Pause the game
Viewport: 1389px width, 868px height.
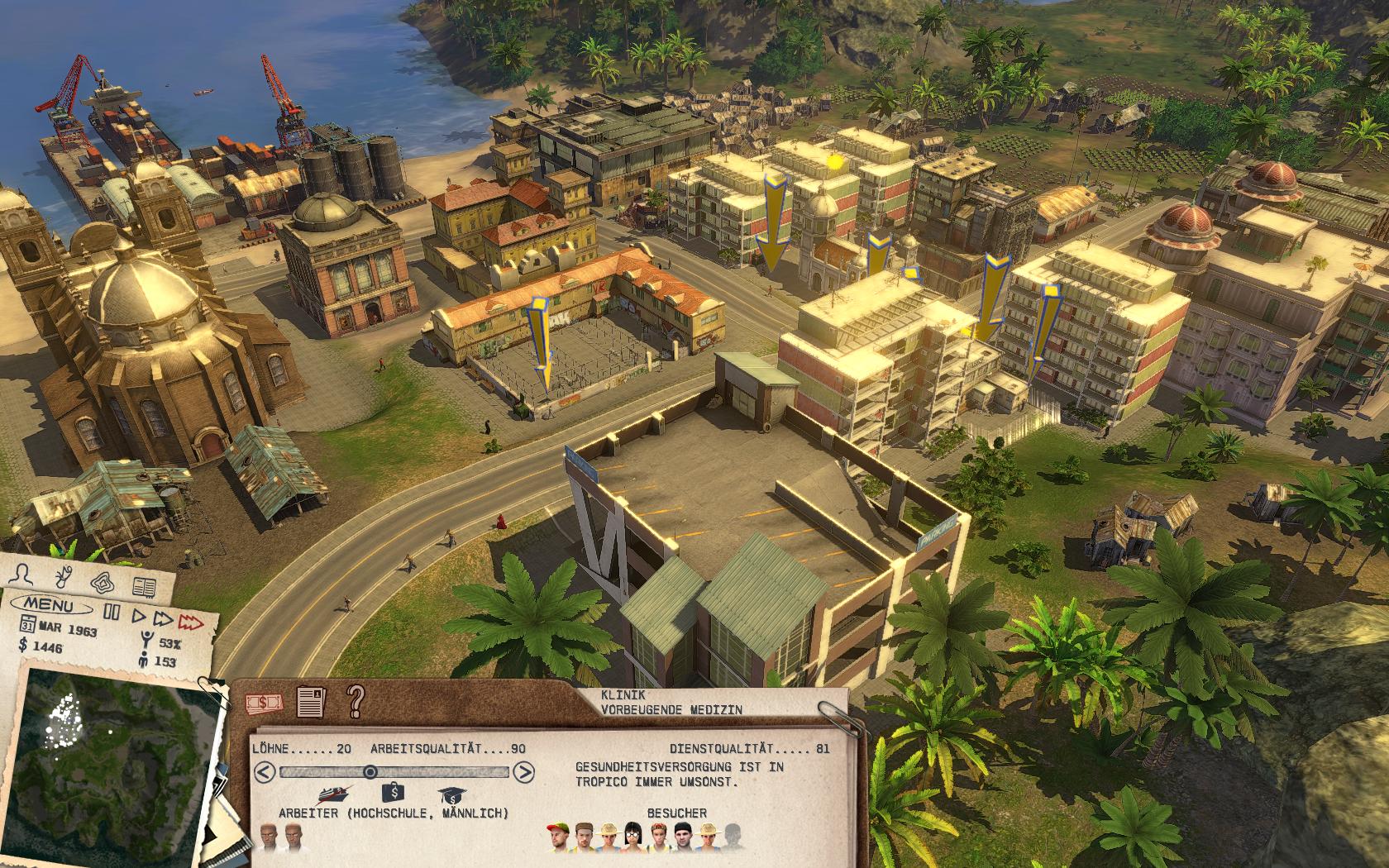(x=112, y=613)
